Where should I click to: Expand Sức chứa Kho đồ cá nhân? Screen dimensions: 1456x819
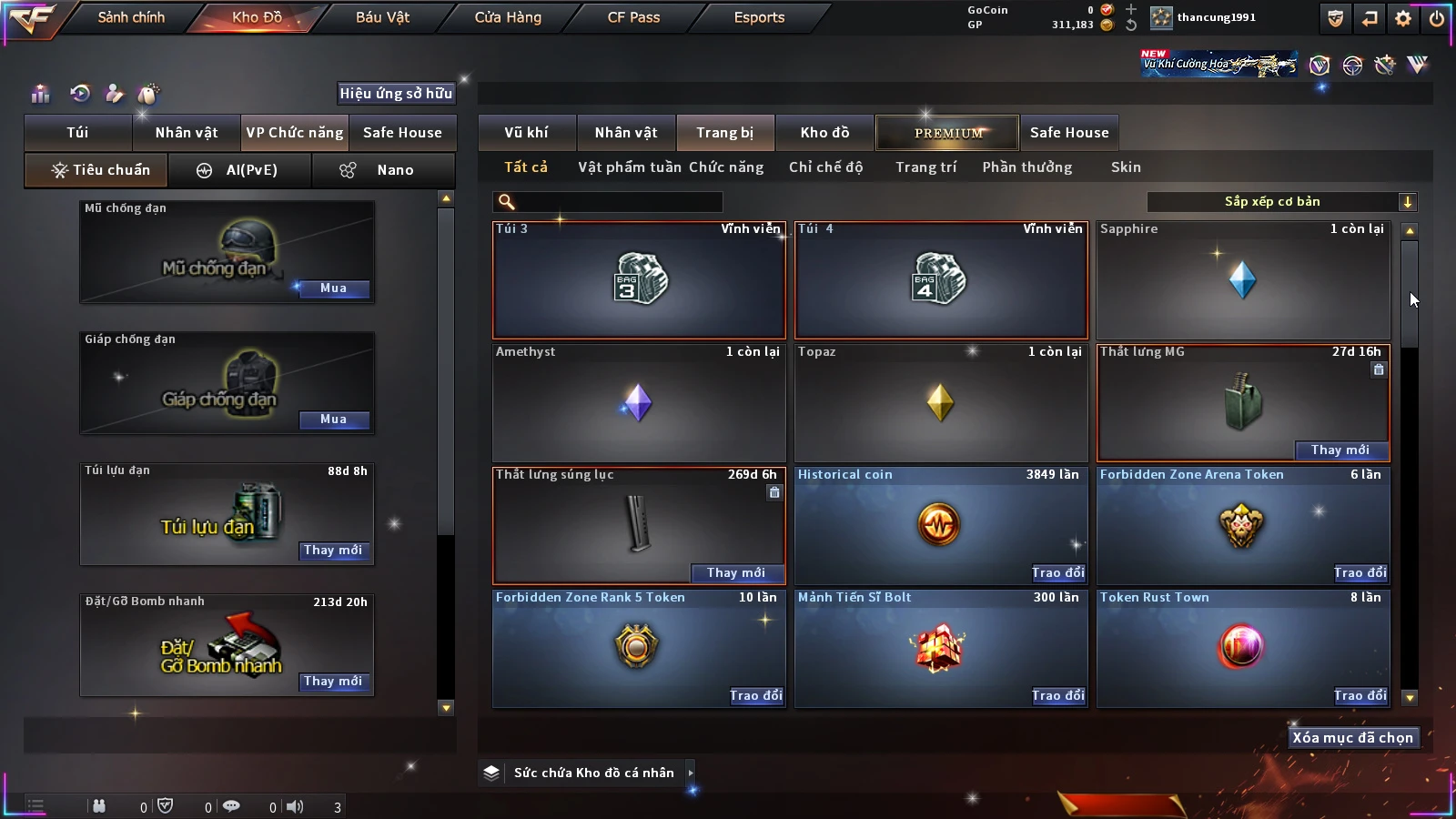click(593, 773)
